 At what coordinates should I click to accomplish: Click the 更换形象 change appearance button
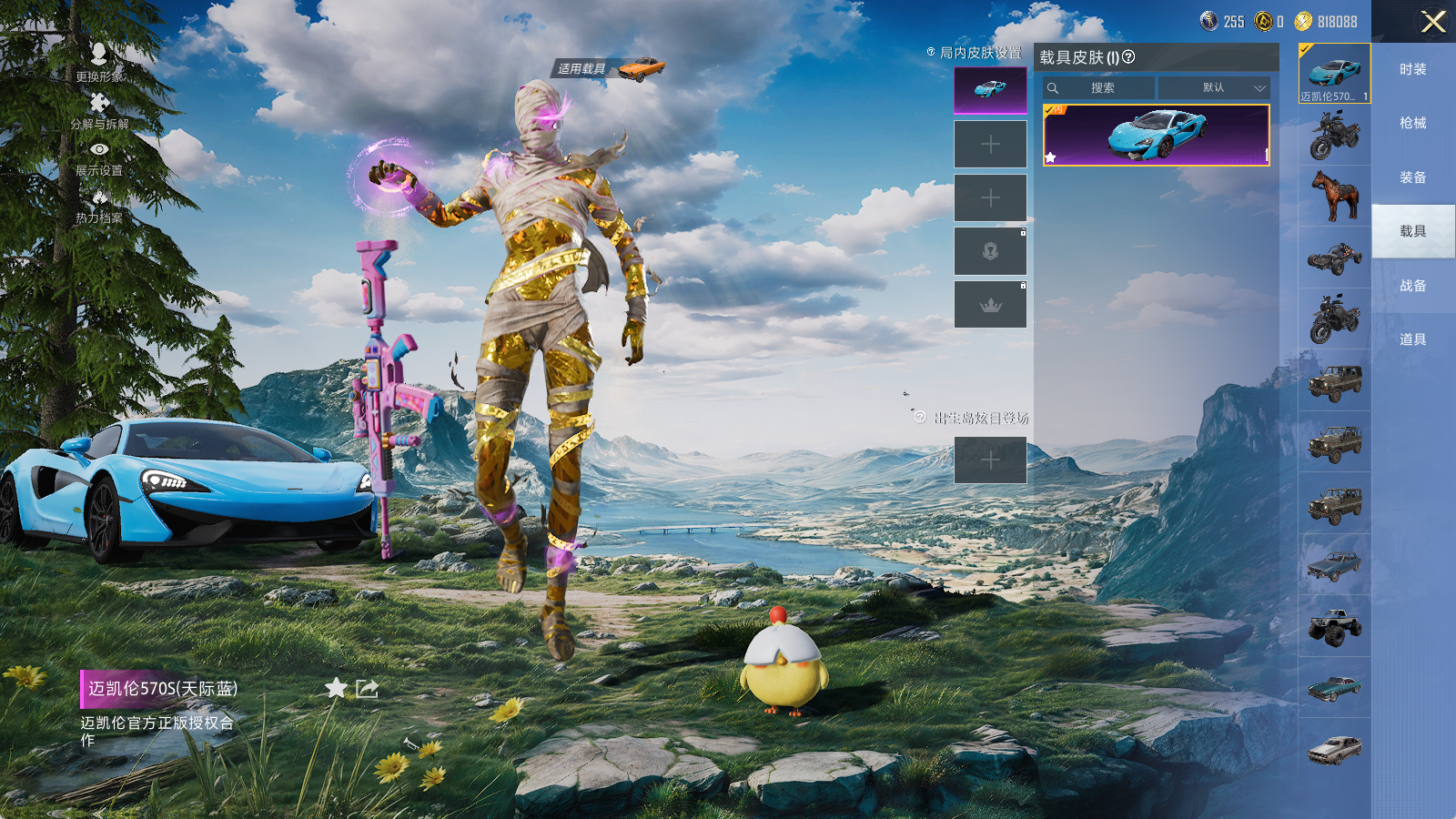click(99, 62)
